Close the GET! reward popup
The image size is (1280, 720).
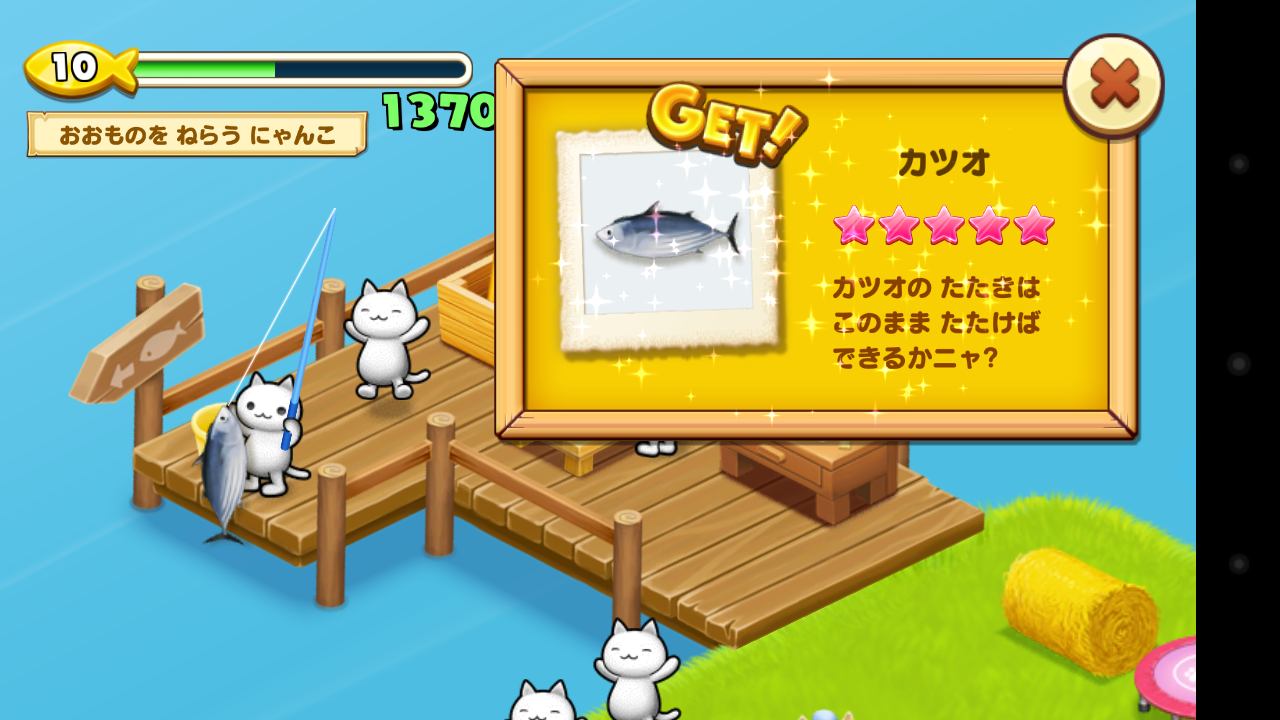pyautogui.click(x=1113, y=85)
